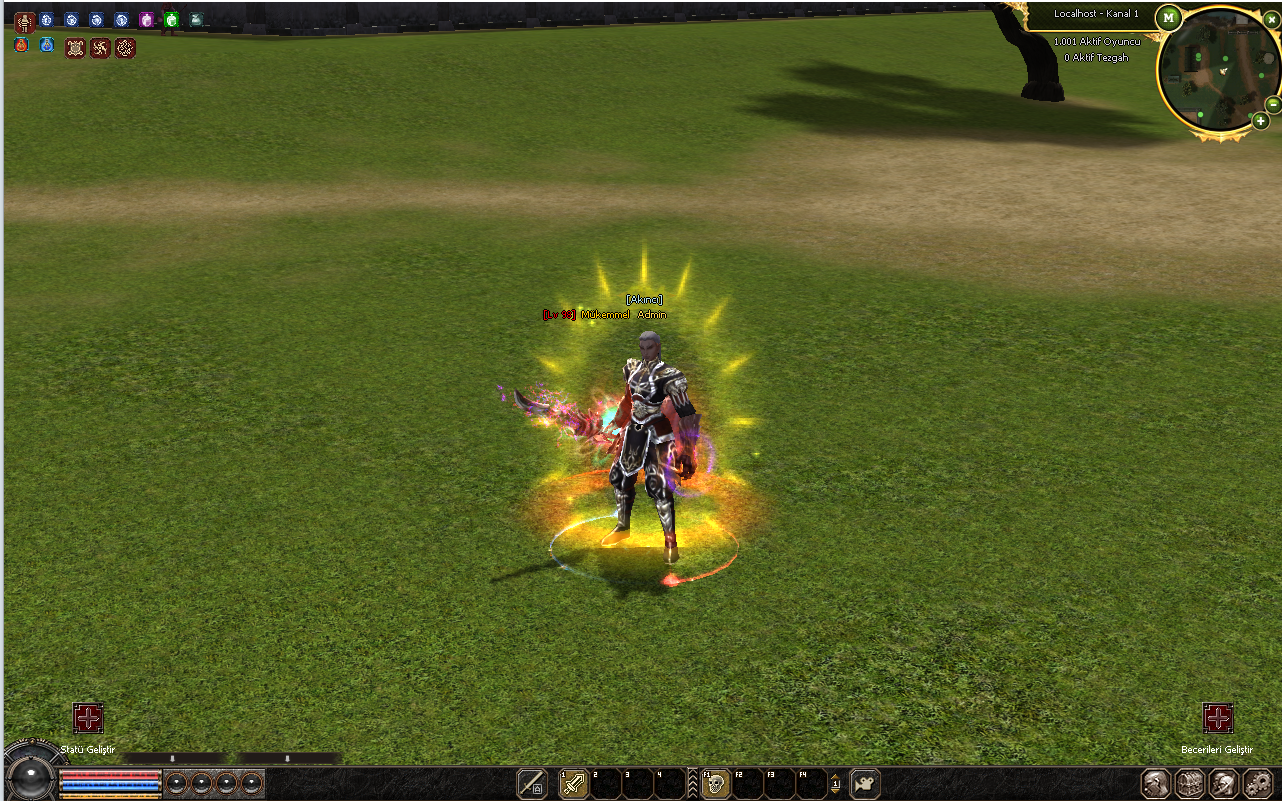The image size is (1282, 801).
Task: Zoom out the minimap with the minus button
Action: [1272, 104]
